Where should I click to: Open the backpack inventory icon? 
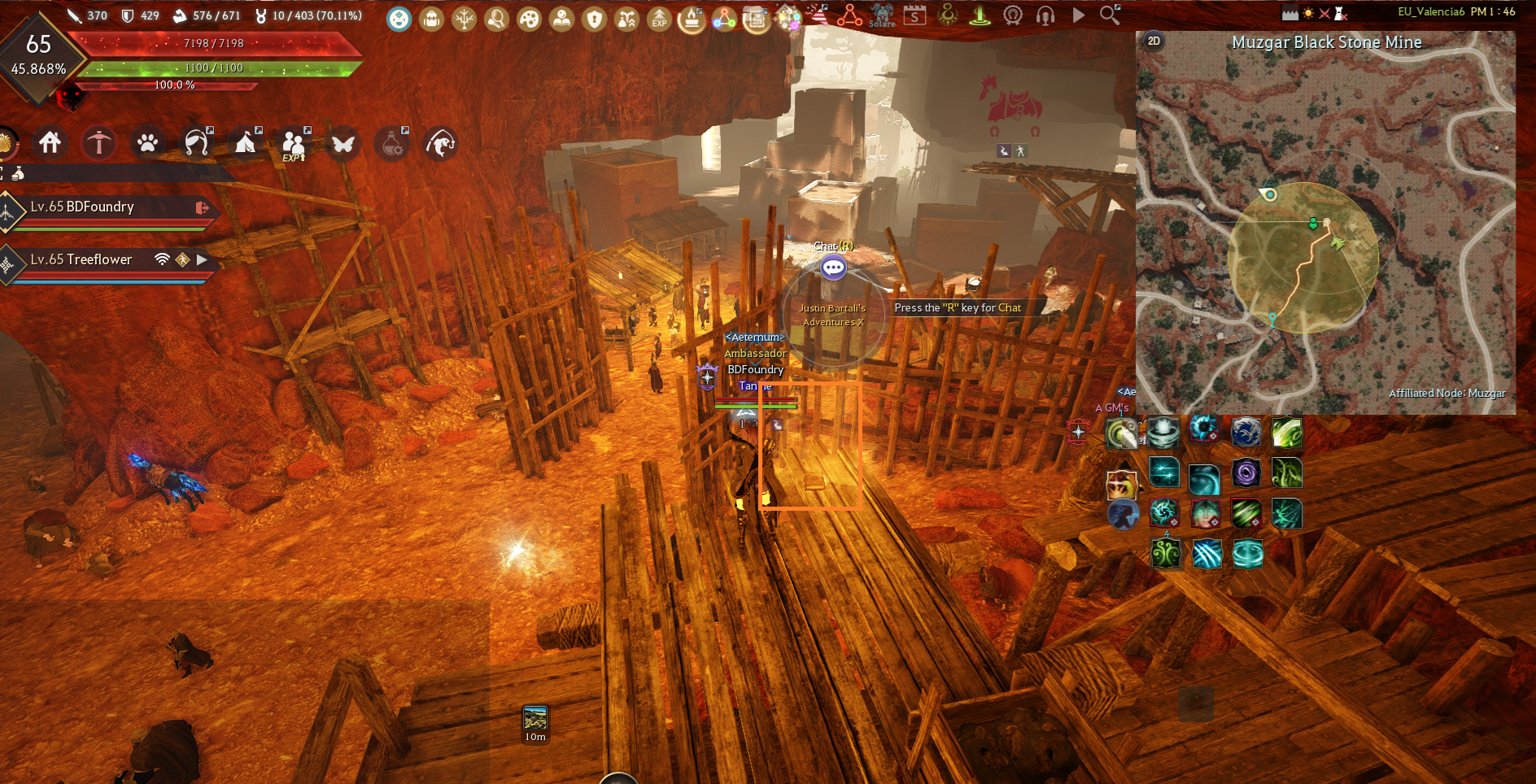point(431,18)
